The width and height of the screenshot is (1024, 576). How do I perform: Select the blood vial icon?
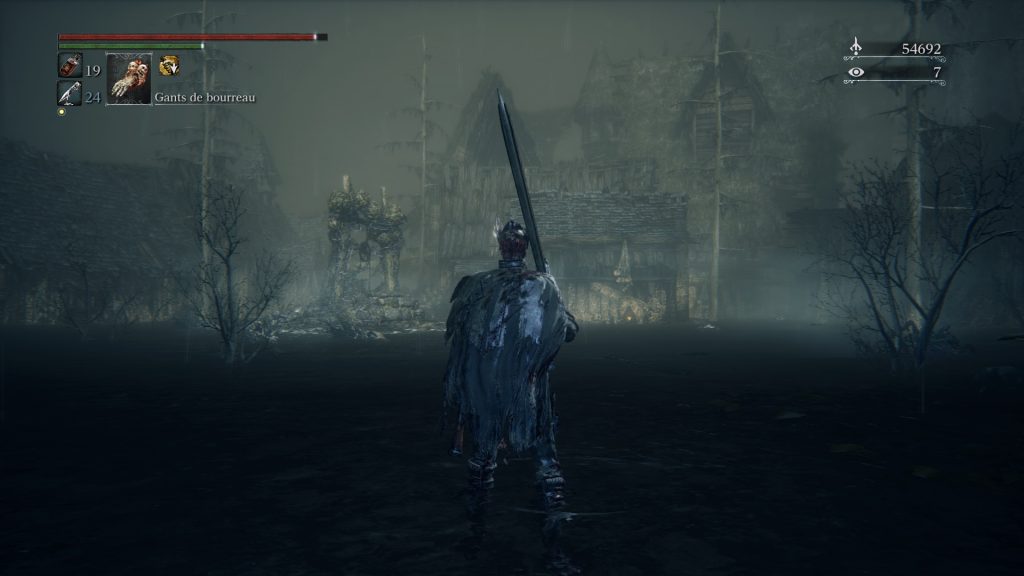coord(70,66)
